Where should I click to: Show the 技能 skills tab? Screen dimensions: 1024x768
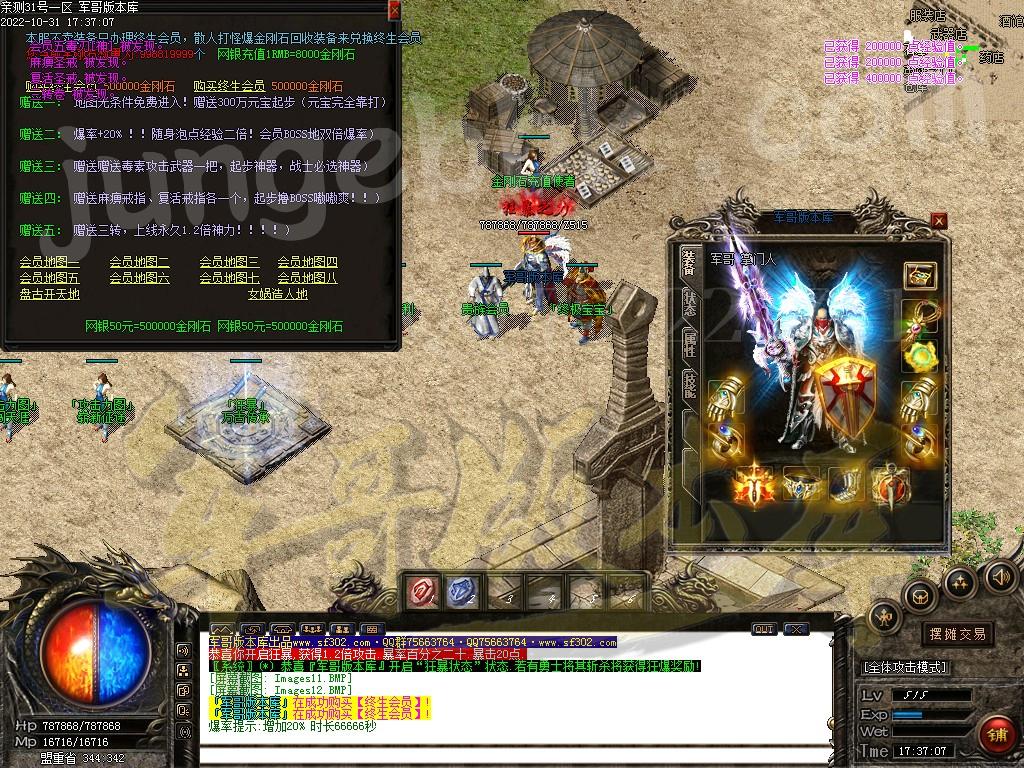[689, 387]
